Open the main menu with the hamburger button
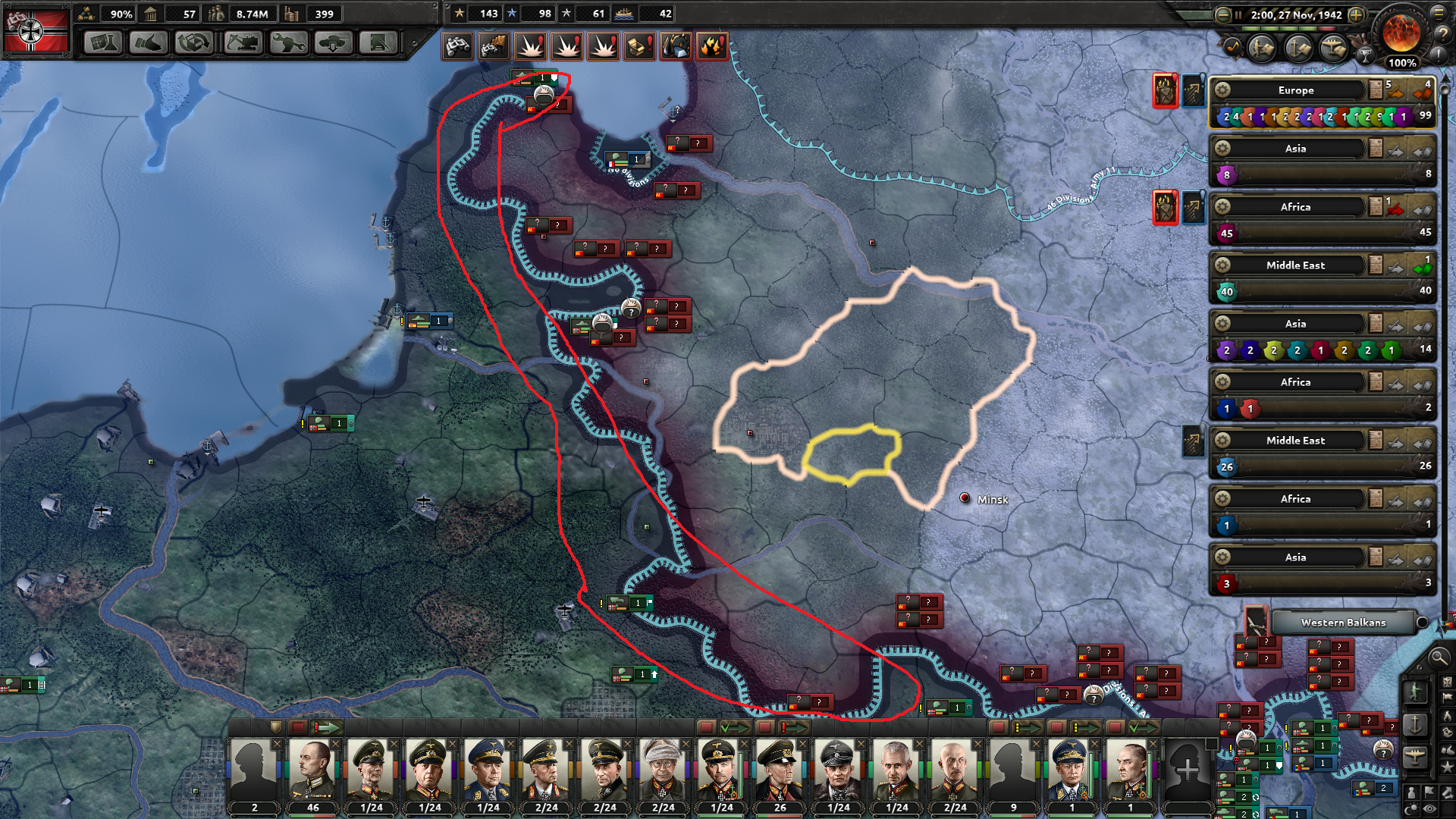The height and width of the screenshot is (819, 1456). (x=1439, y=13)
